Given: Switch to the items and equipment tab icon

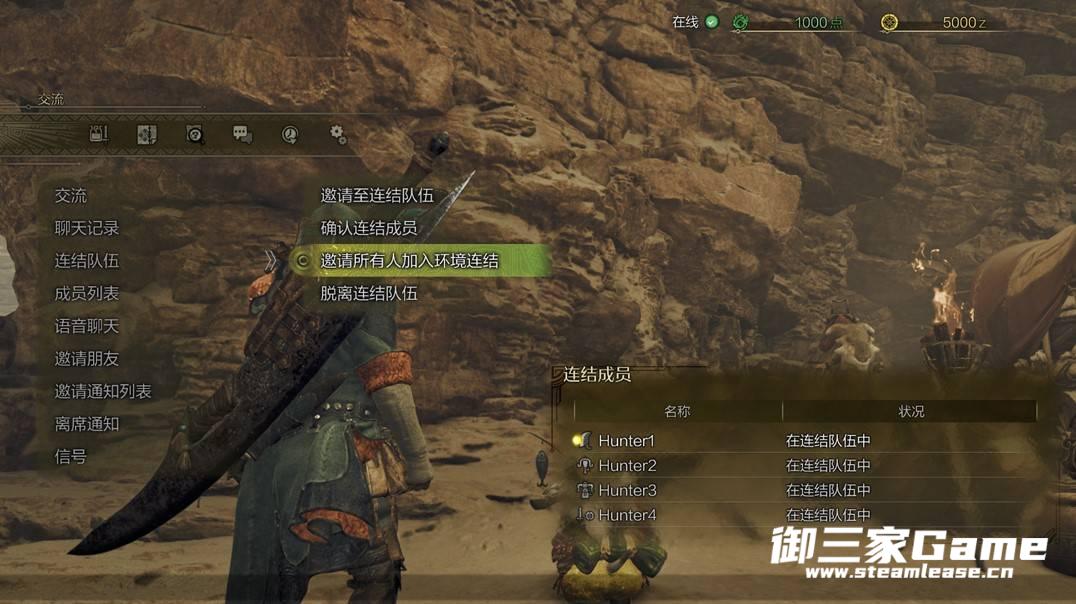Looking at the screenshot, I should pyautogui.click(x=98, y=134).
